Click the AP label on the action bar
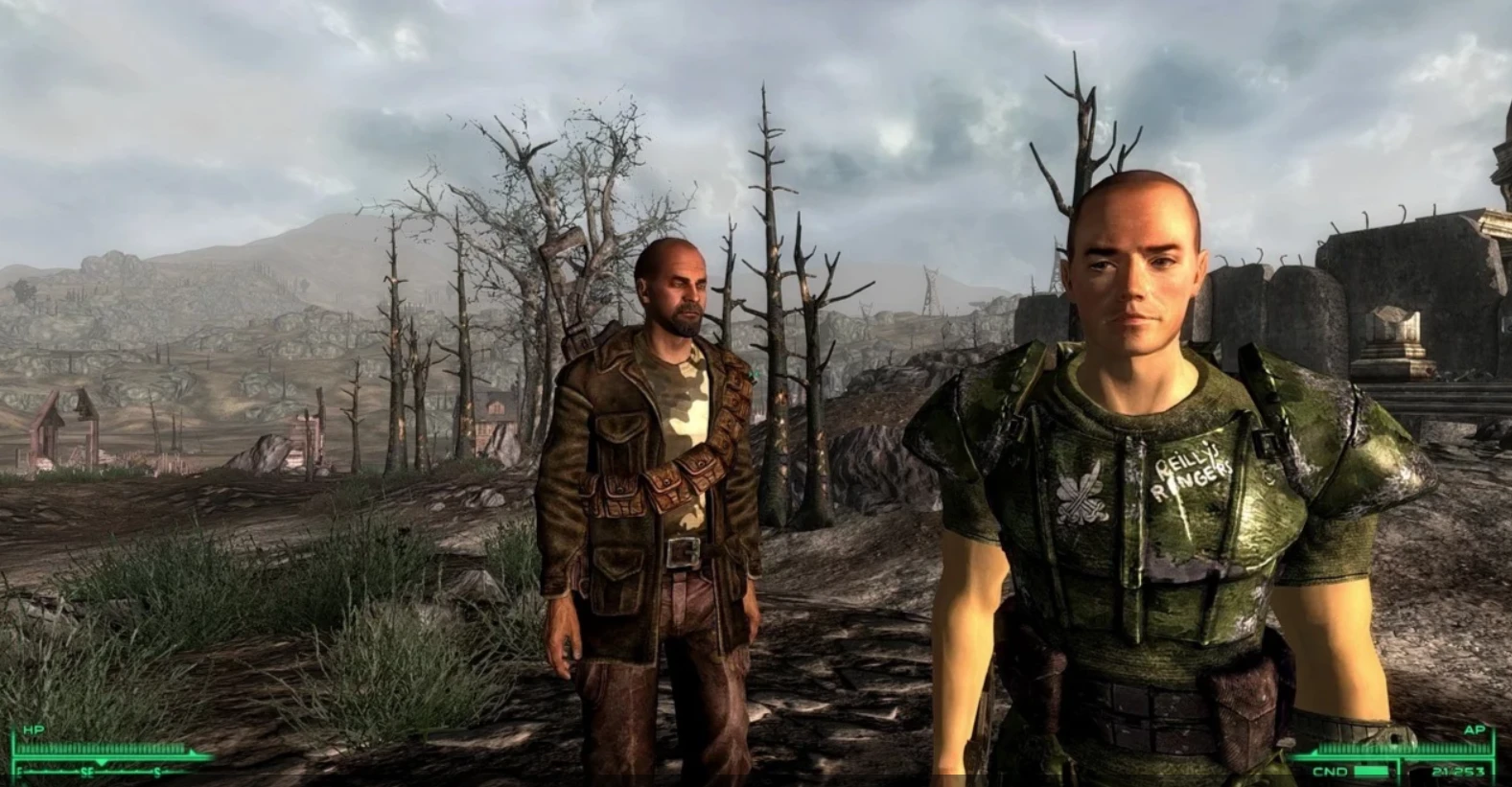The height and width of the screenshot is (787, 1512). pos(1475,729)
